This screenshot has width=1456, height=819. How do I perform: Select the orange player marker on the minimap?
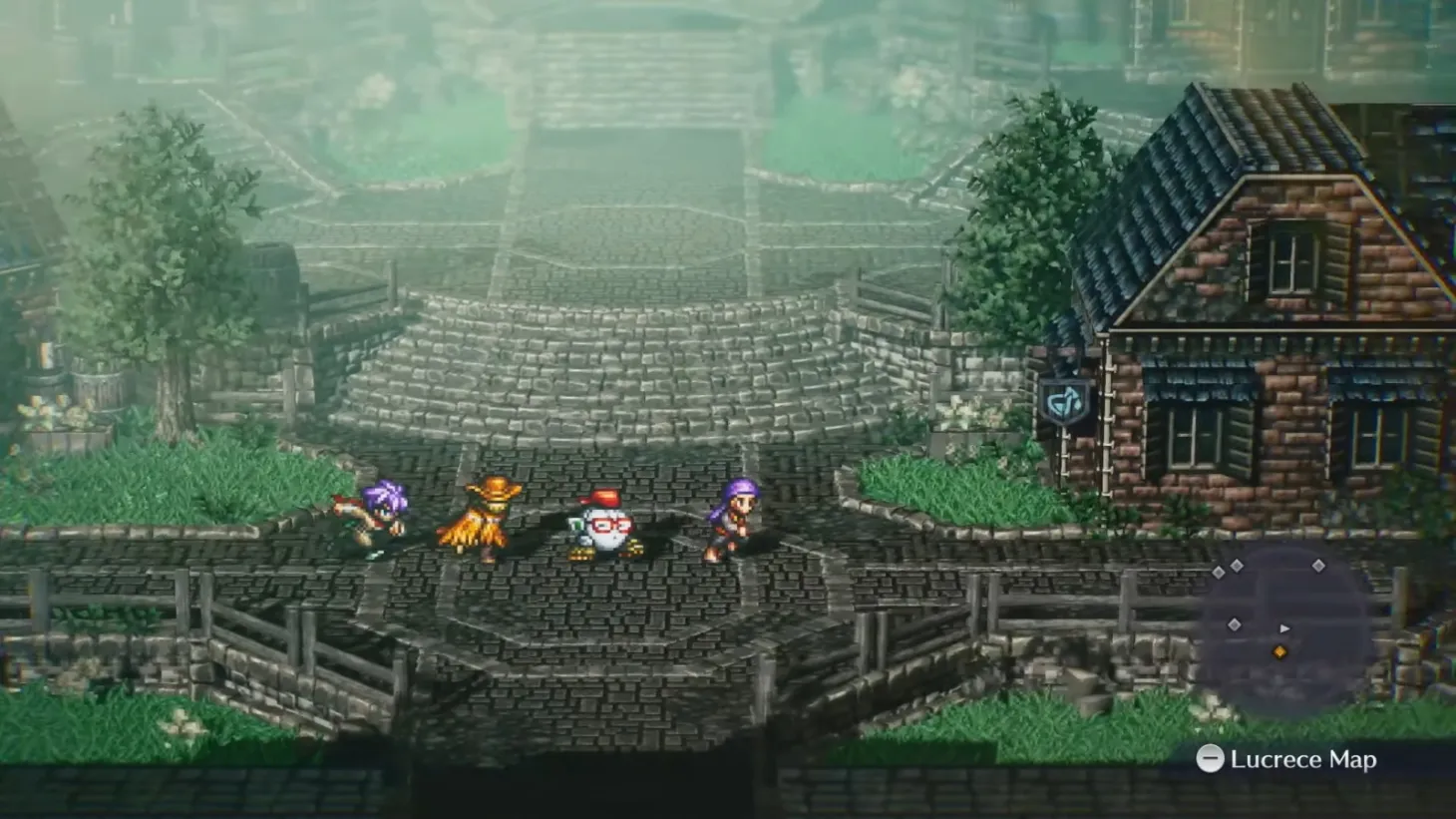pos(1279,651)
